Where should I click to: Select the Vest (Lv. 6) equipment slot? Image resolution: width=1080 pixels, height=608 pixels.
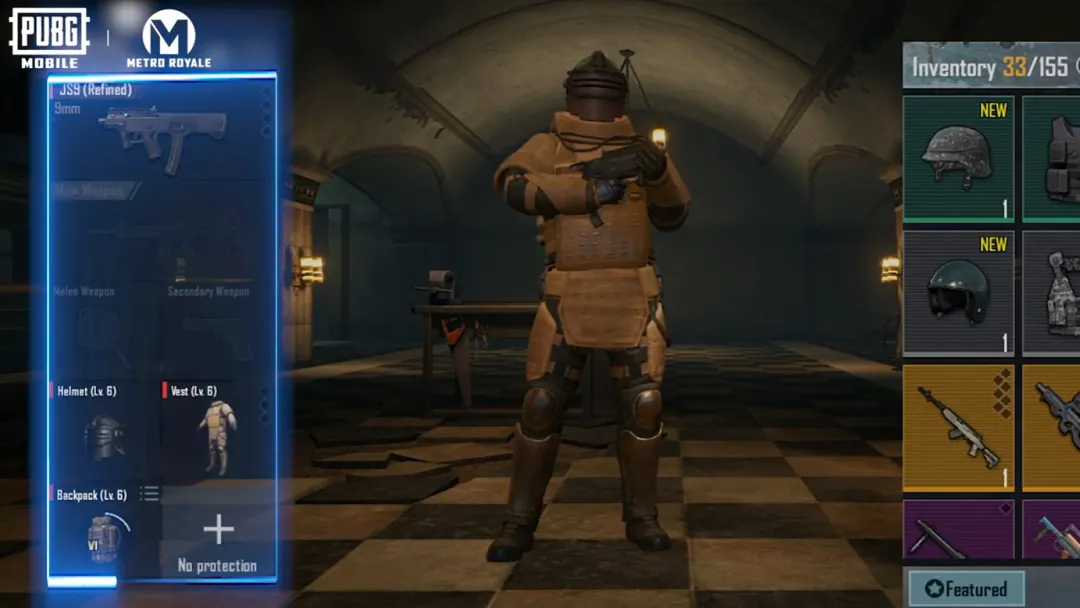click(x=217, y=430)
